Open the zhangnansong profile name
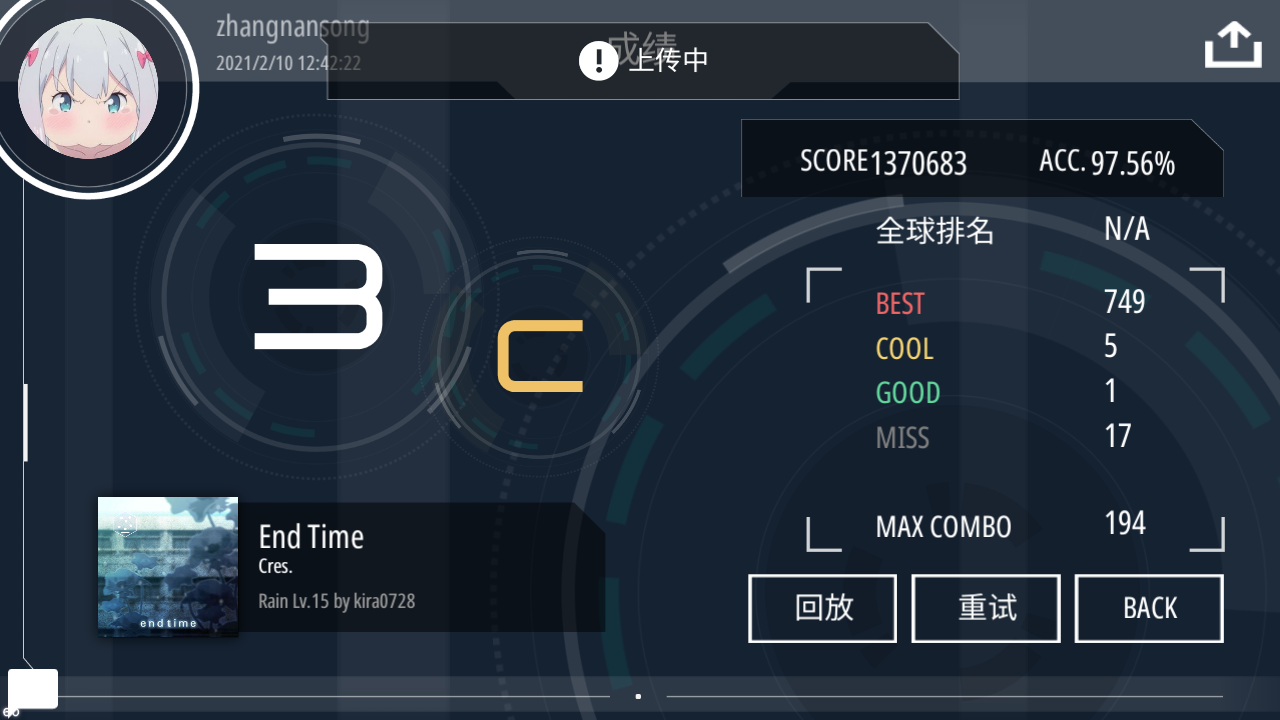This screenshot has width=1280, height=720. (293, 27)
